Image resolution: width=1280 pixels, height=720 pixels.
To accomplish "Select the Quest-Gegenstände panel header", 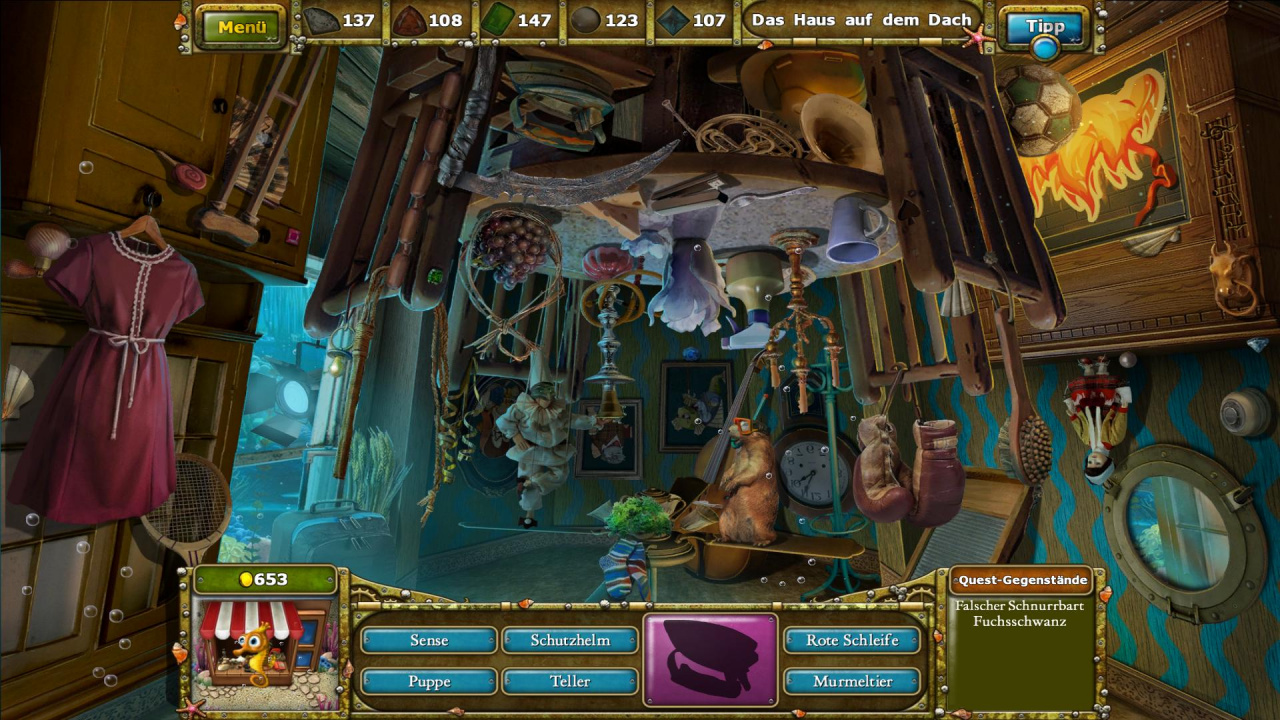I will [x=1020, y=580].
